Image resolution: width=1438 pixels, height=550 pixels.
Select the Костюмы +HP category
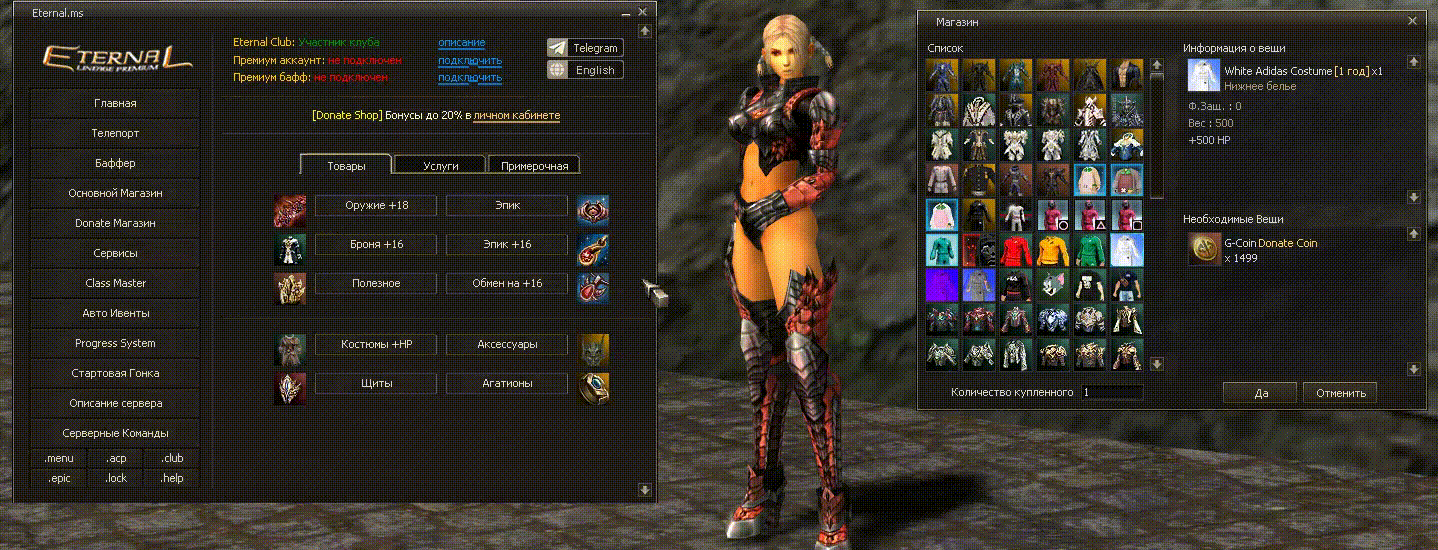(x=376, y=344)
